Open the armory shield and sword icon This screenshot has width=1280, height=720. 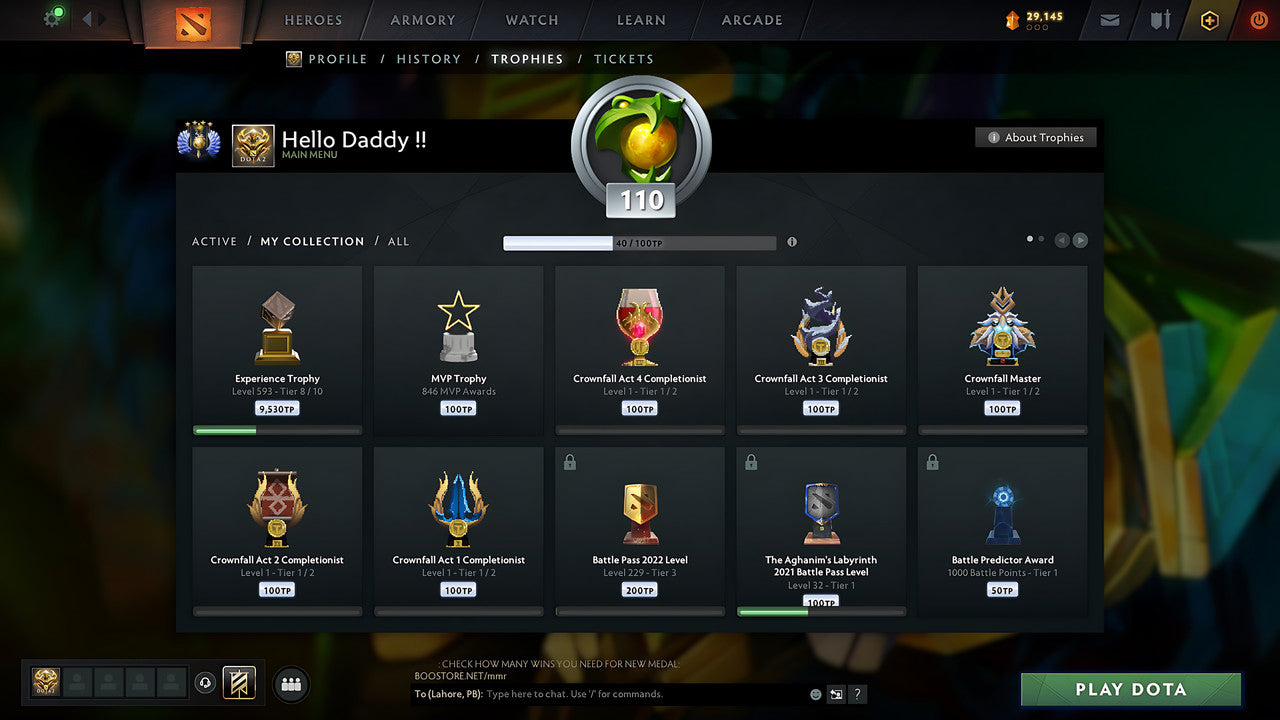point(1159,20)
